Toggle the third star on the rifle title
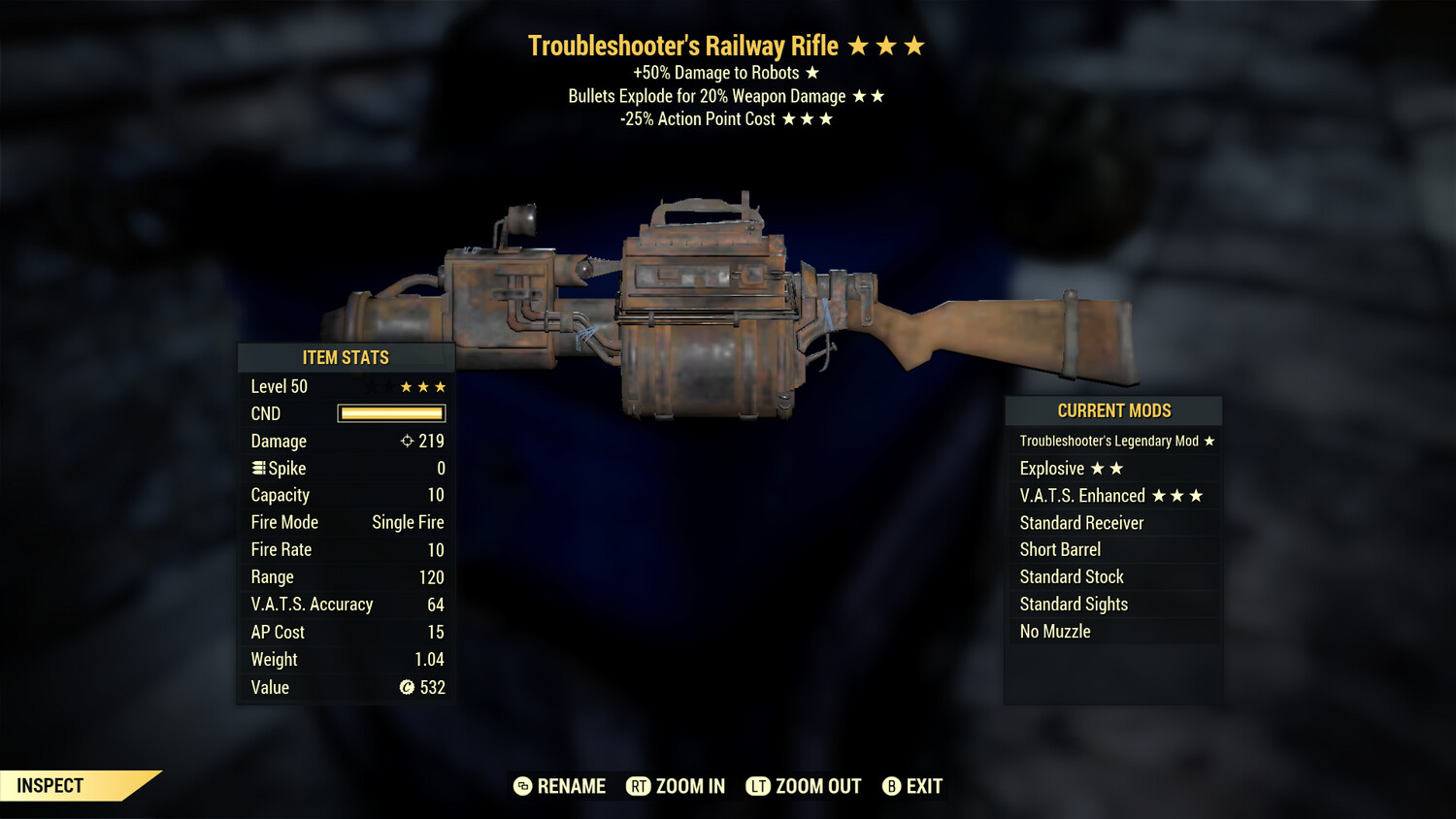The width and height of the screenshot is (1456, 819). 915,45
